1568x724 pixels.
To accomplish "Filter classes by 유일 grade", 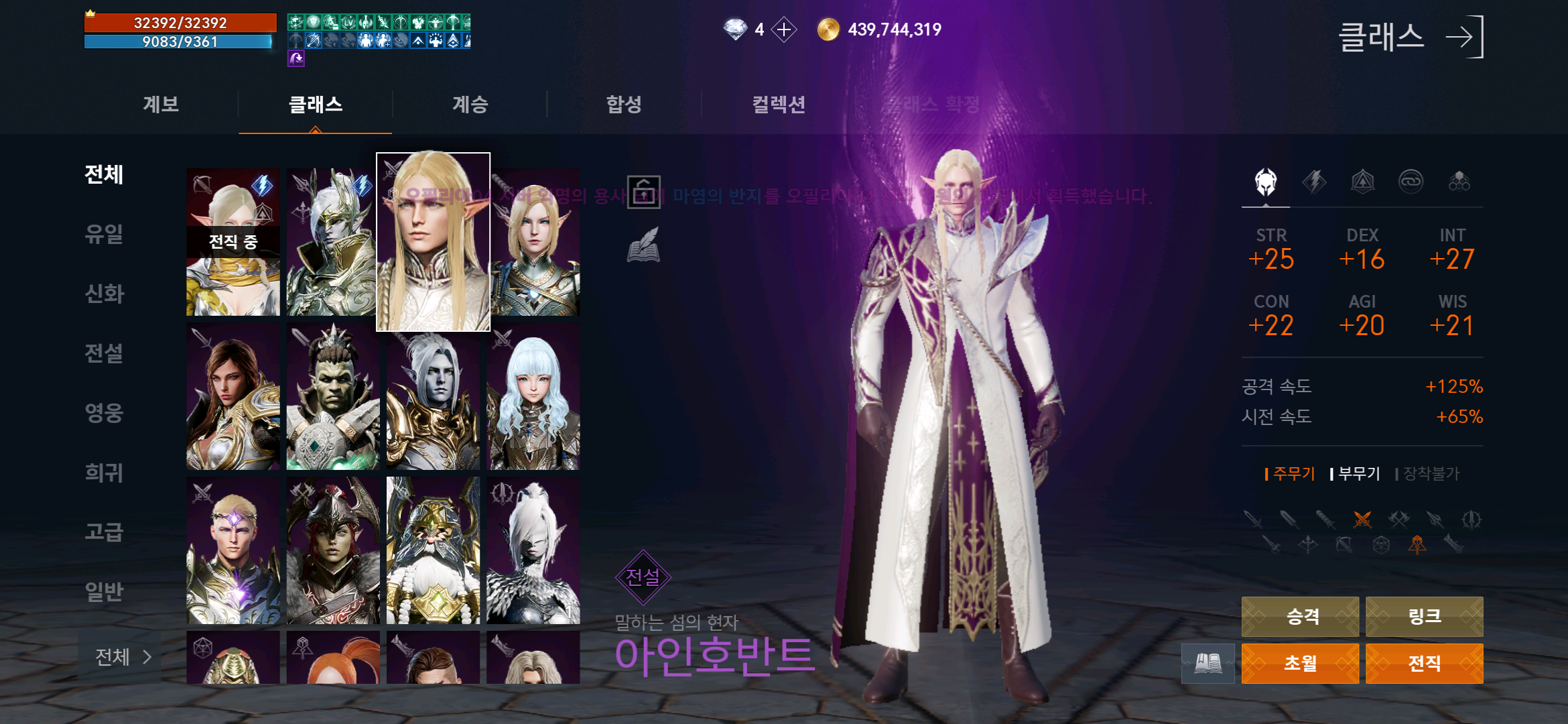I will (105, 234).
